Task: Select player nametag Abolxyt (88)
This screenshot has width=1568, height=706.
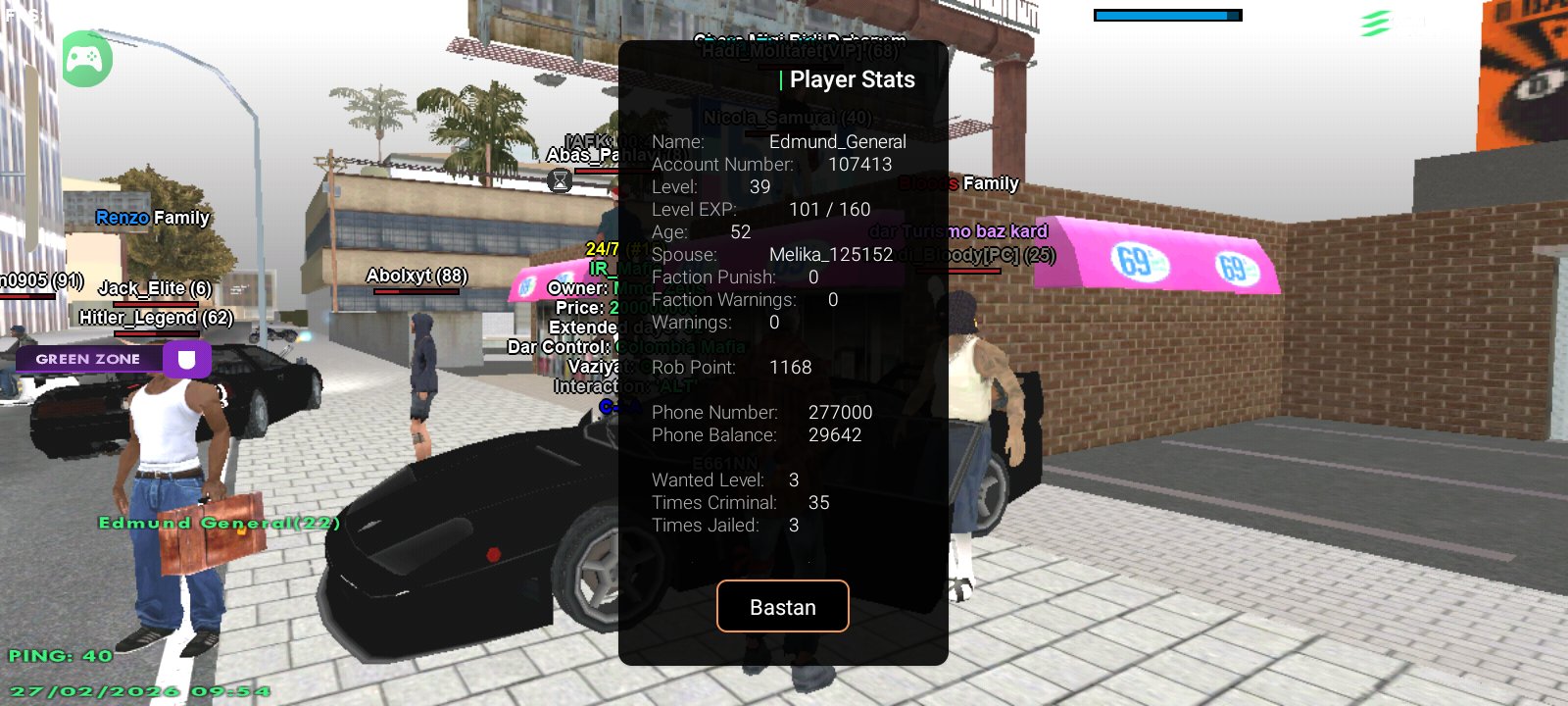Action: [417, 276]
